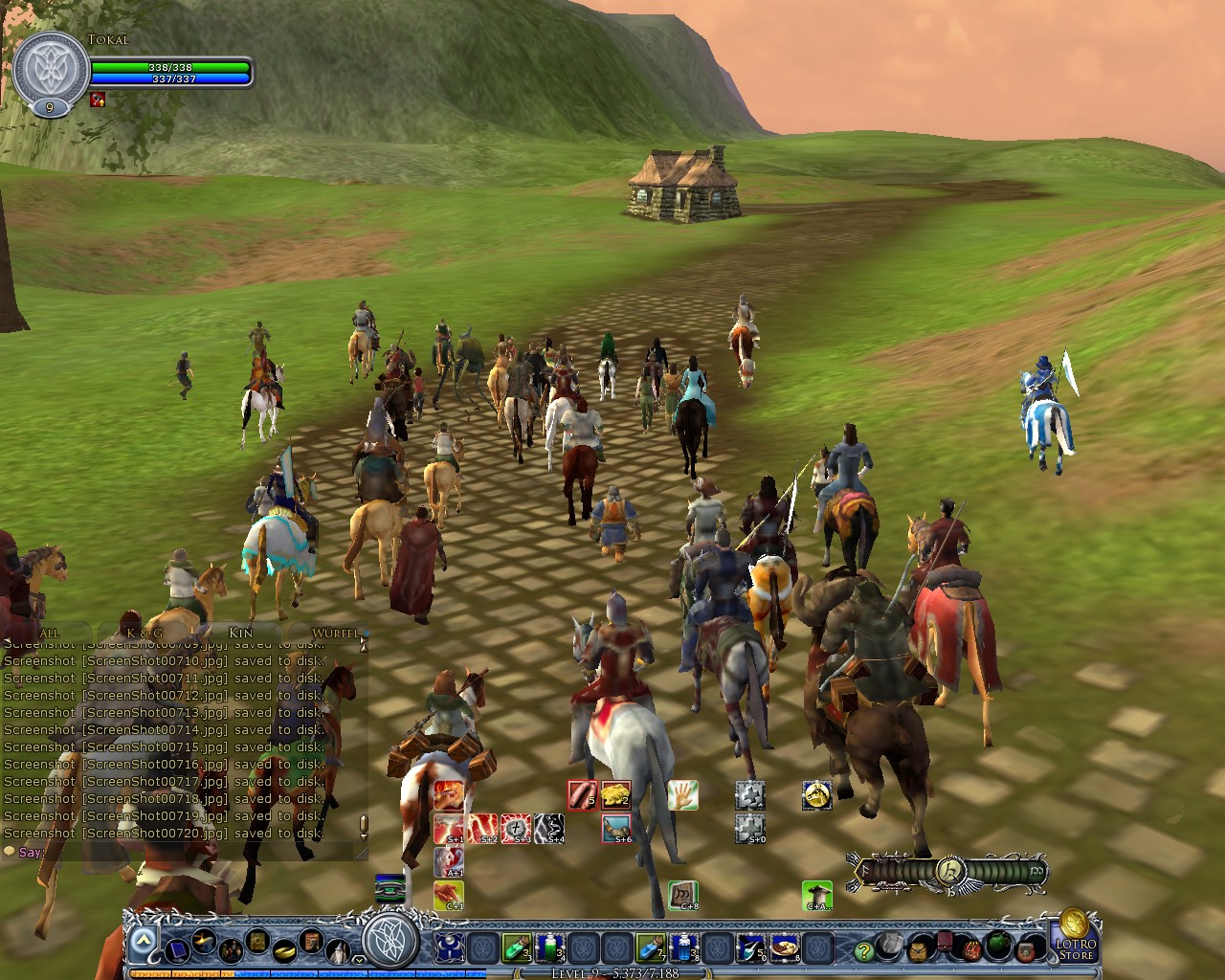Click the left arrow beside the All tab
Viewport: 1225px width, 980px height.
pos(8,638)
